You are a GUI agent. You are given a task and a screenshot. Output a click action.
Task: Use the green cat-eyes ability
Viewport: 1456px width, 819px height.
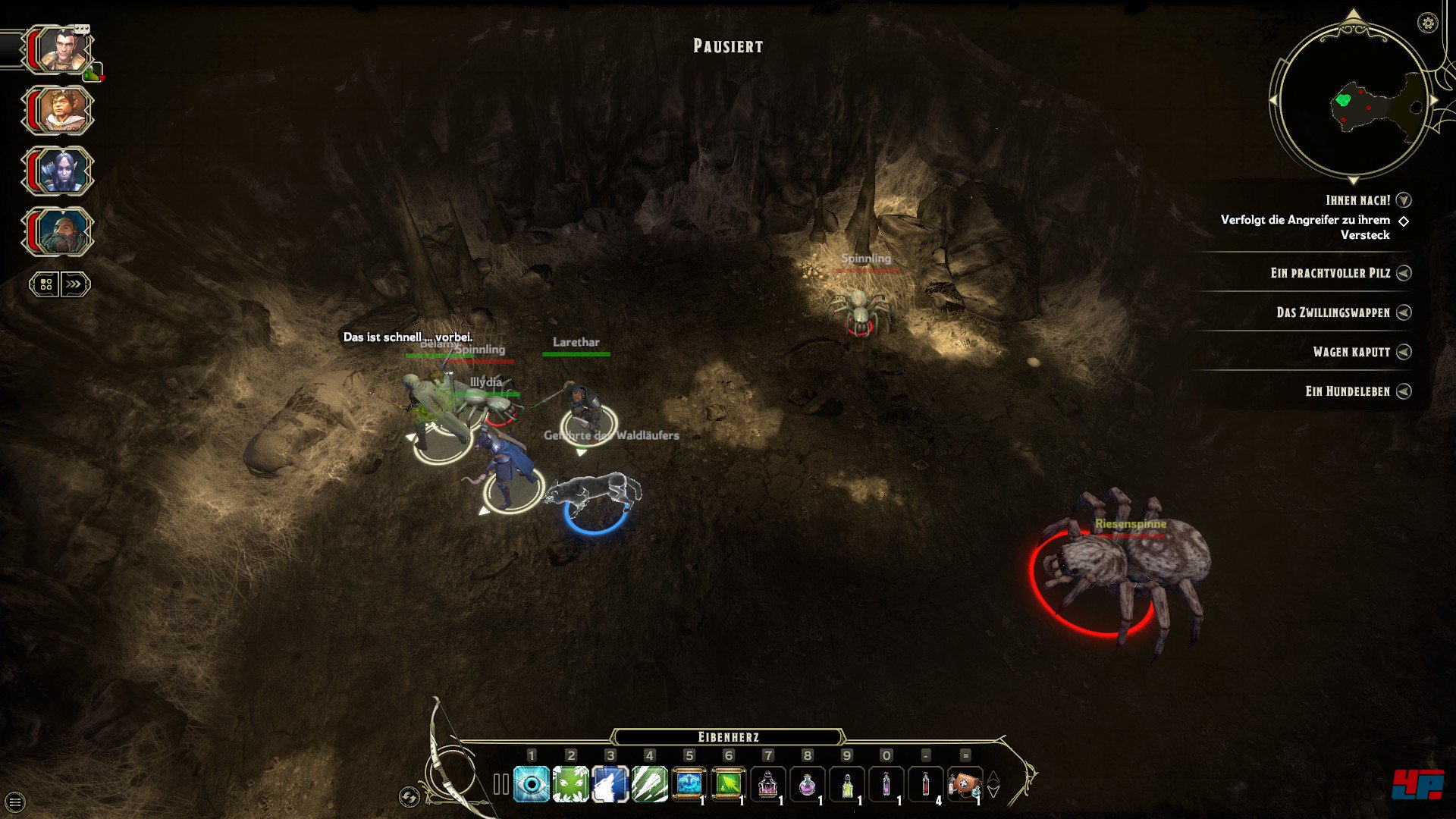pyautogui.click(x=571, y=784)
